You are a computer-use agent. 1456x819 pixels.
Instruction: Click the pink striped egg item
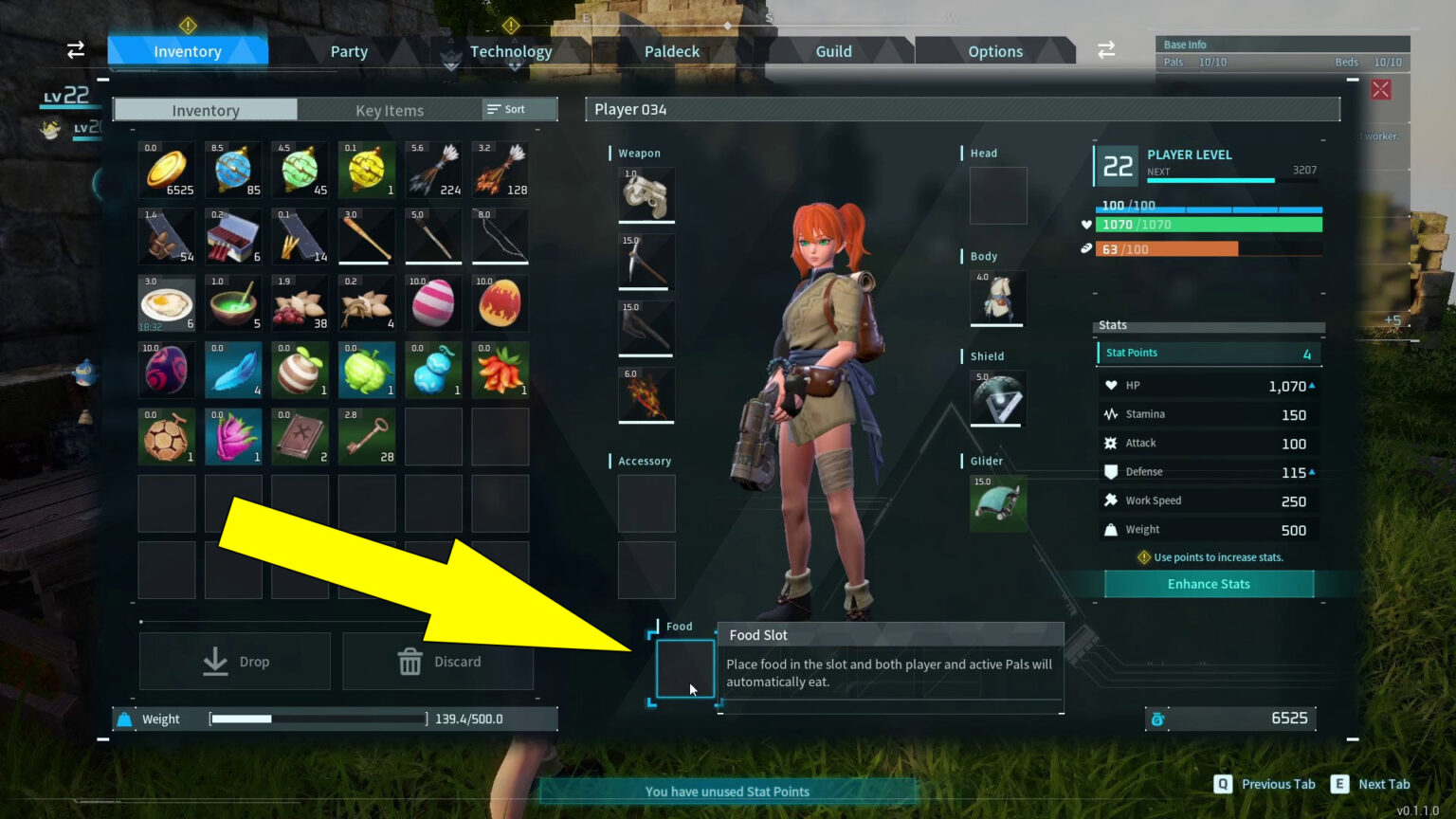pos(433,301)
